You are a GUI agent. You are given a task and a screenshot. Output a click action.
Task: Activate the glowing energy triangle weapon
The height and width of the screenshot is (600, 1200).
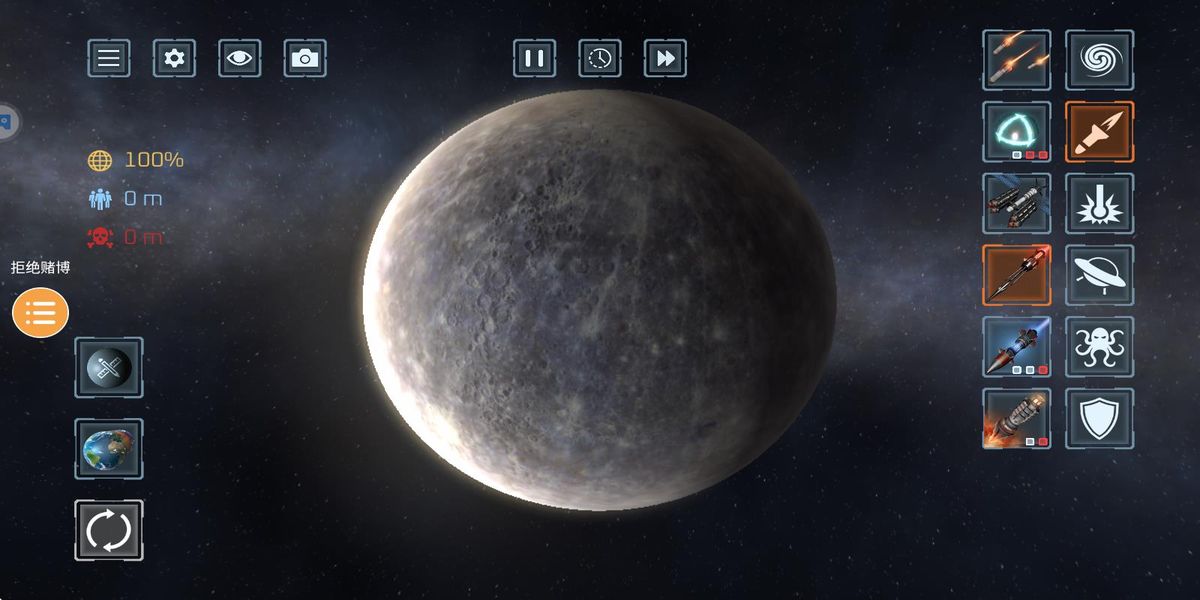pyautogui.click(x=1016, y=131)
